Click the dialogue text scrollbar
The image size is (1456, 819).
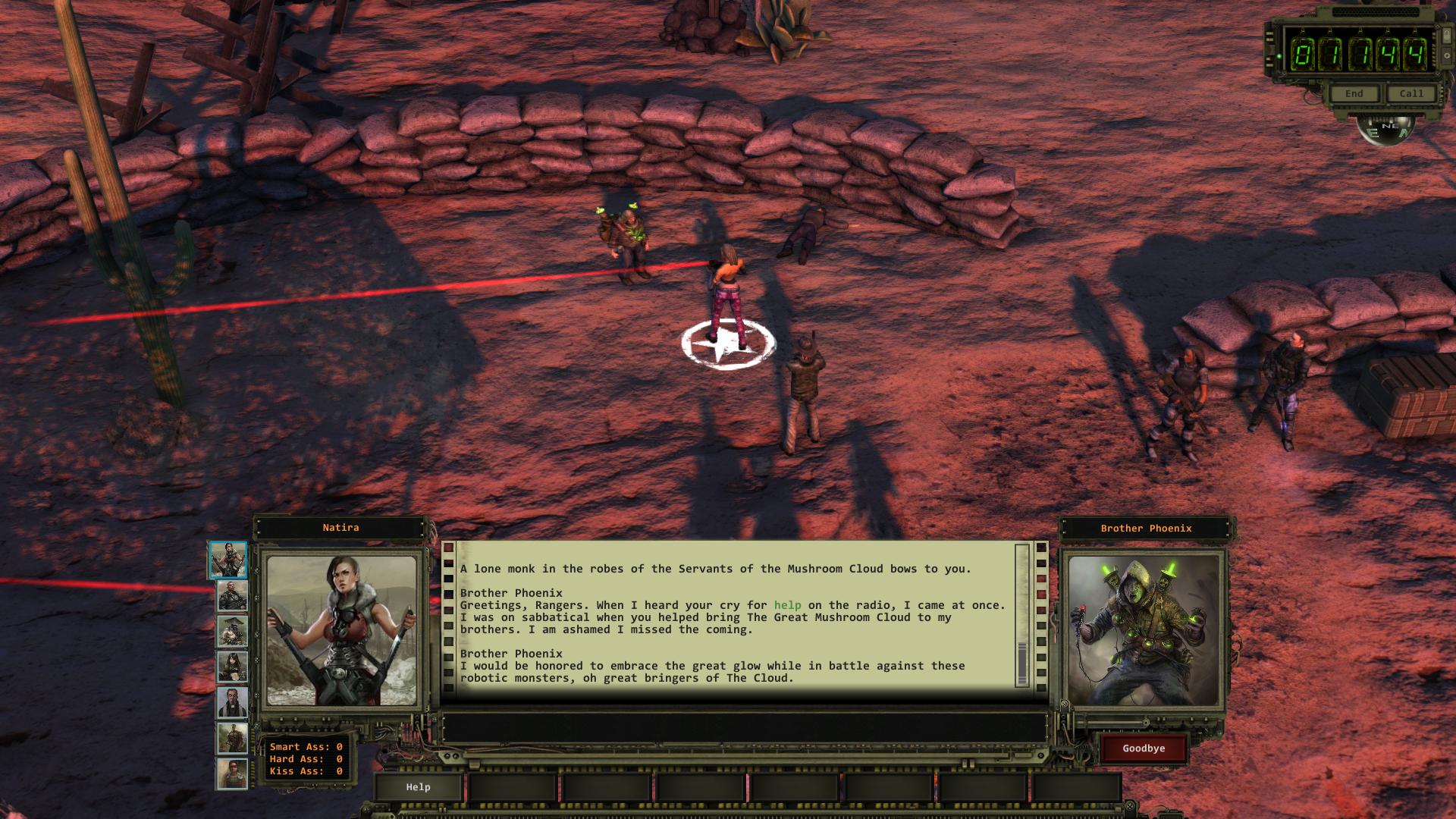(1021, 616)
